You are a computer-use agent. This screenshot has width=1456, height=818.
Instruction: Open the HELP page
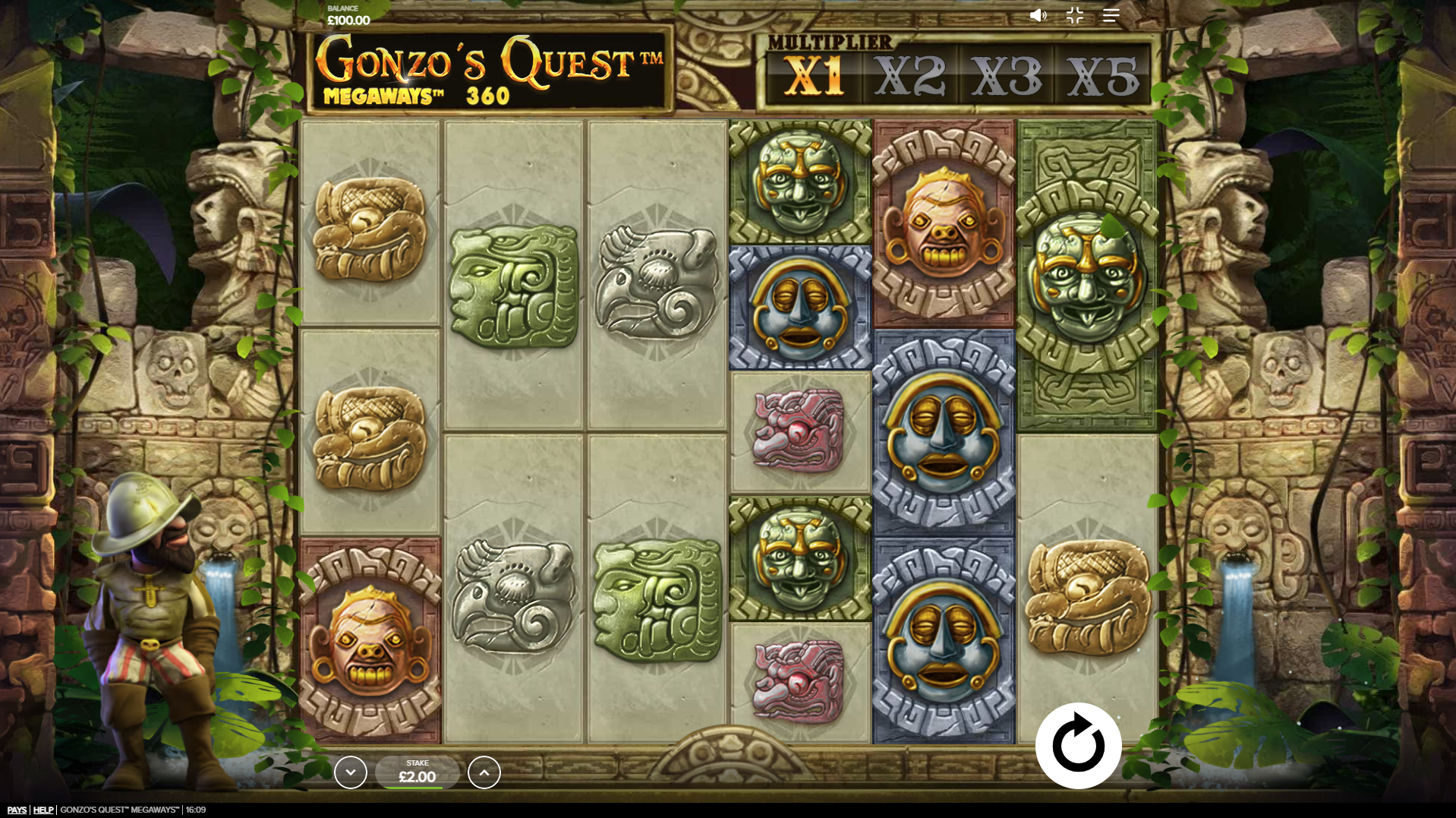pyautogui.click(x=44, y=809)
